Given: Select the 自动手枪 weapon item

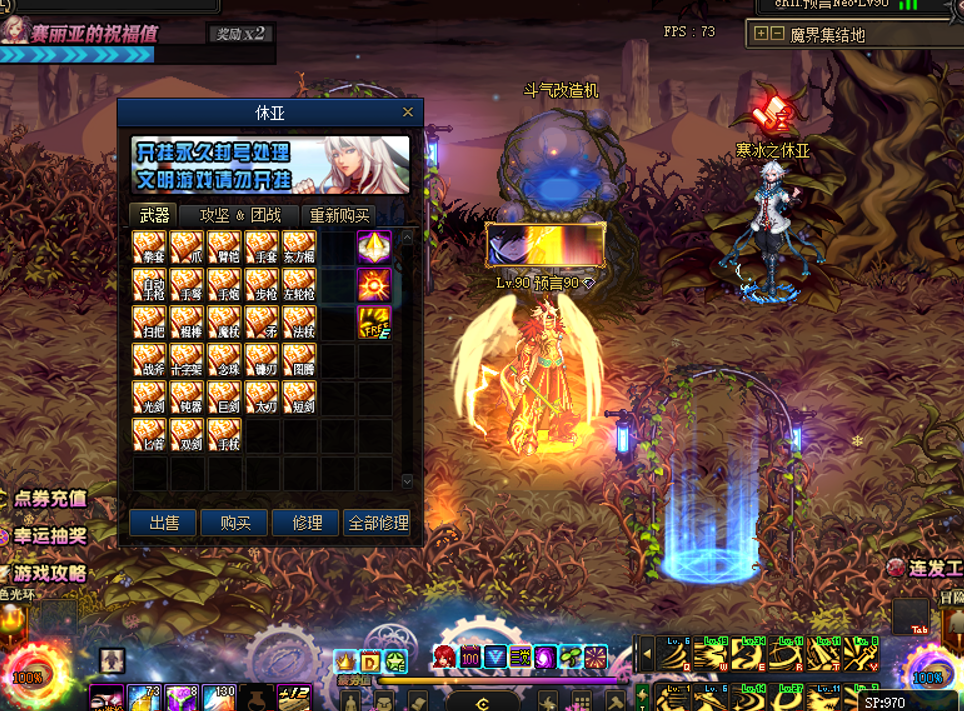Looking at the screenshot, I should pos(150,285).
